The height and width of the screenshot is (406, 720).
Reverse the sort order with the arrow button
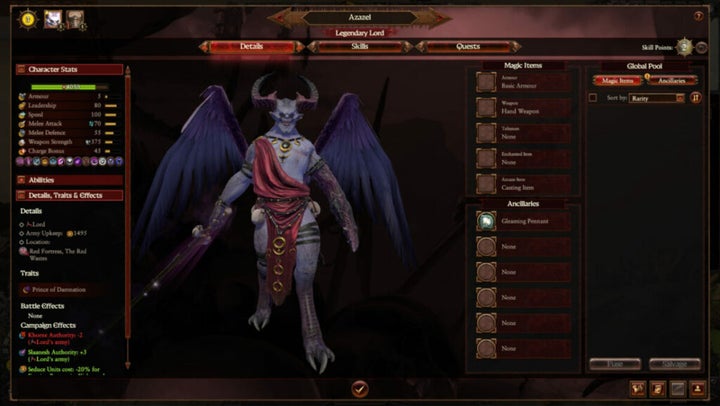pos(695,98)
